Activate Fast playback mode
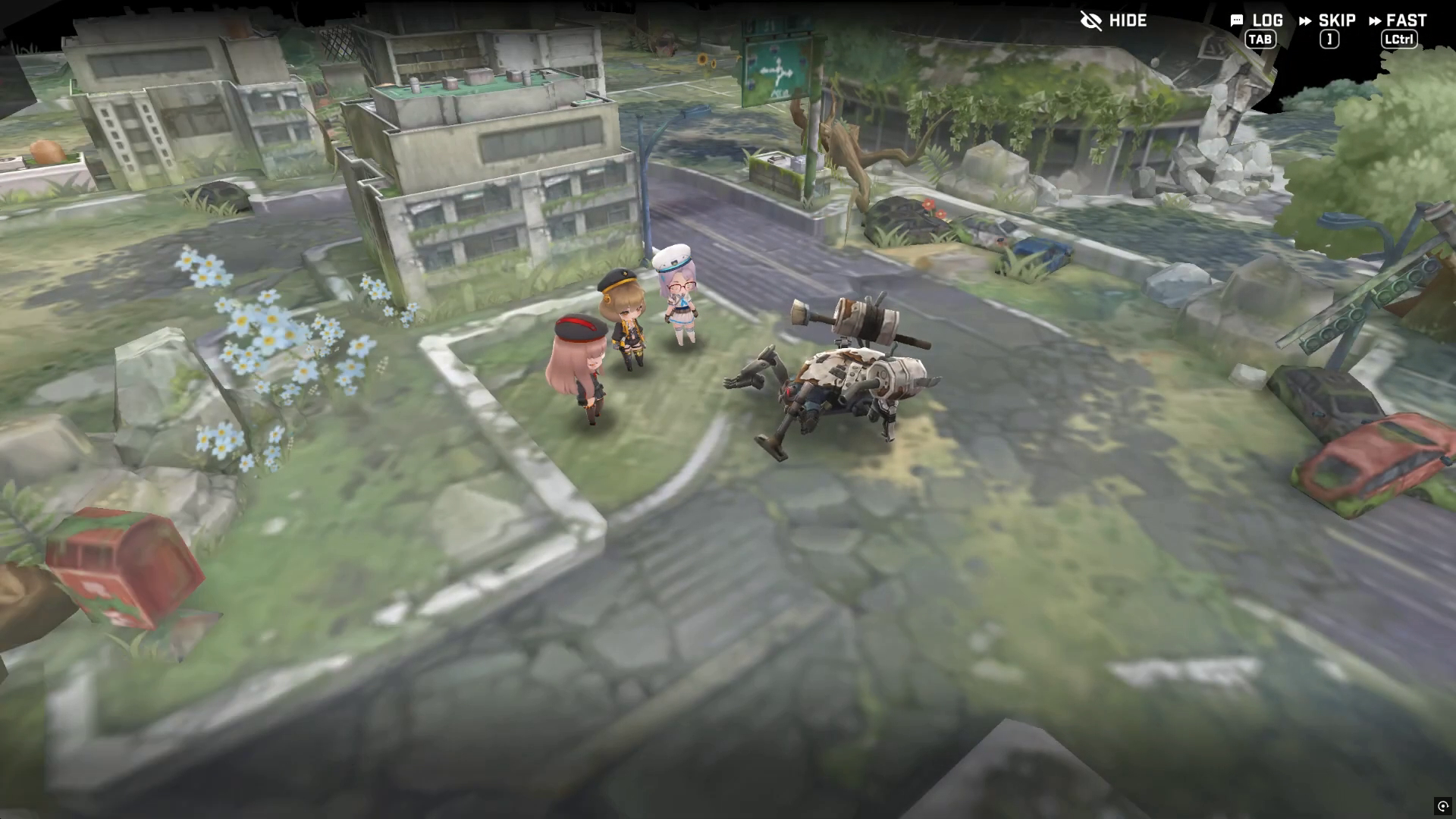Image resolution: width=1456 pixels, height=819 pixels. (1398, 21)
